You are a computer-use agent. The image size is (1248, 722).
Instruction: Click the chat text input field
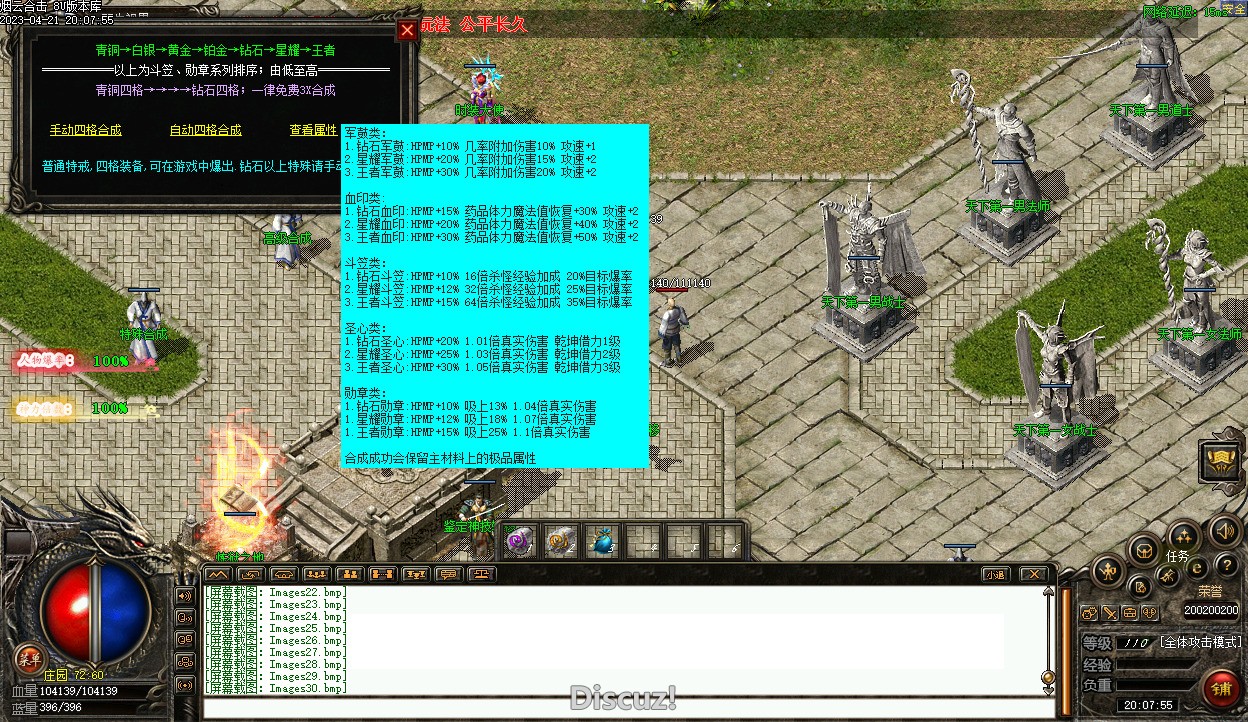pos(620,708)
